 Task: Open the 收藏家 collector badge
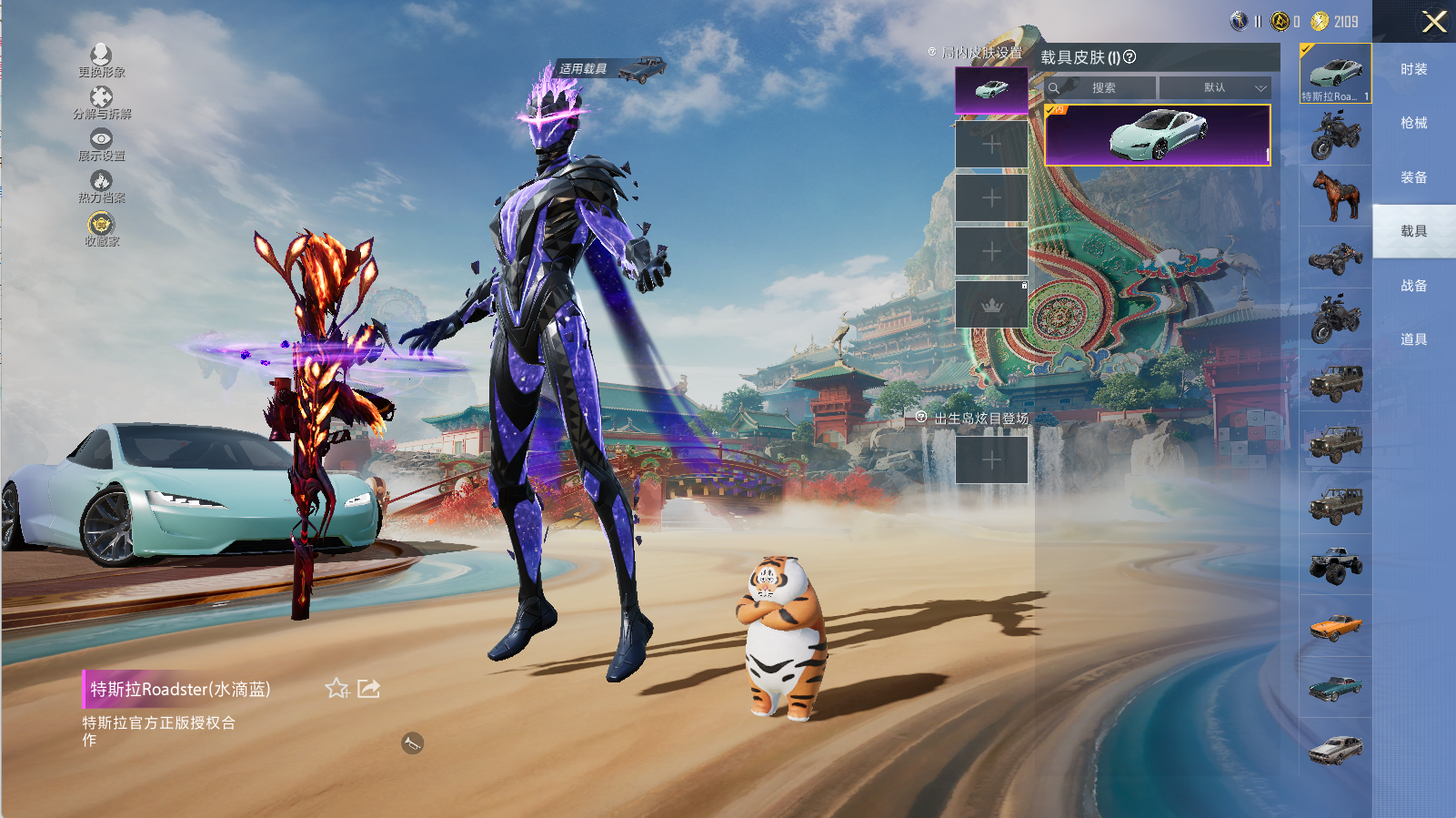[101, 226]
